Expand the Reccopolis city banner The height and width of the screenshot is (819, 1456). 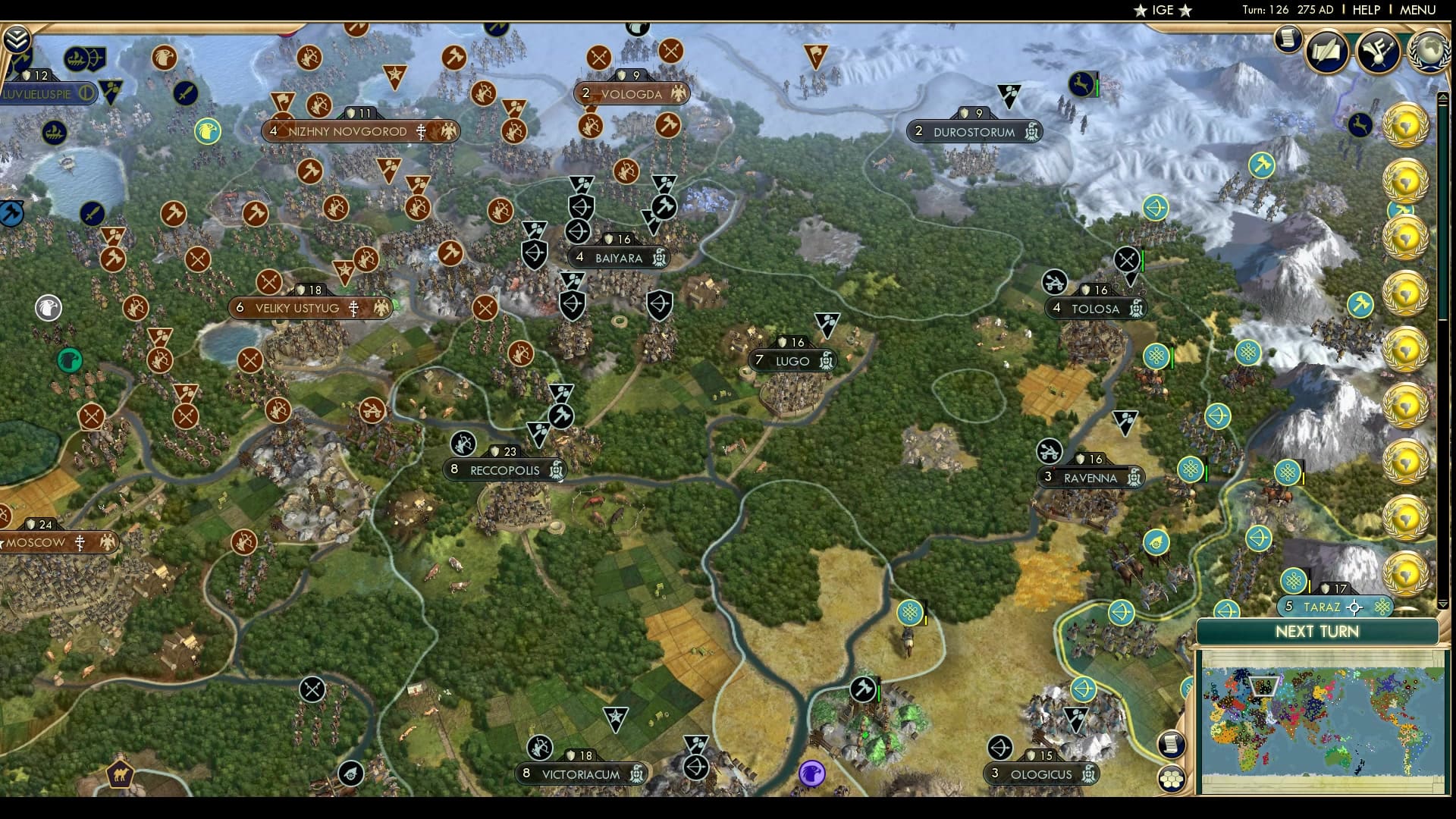[x=504, y=470]
